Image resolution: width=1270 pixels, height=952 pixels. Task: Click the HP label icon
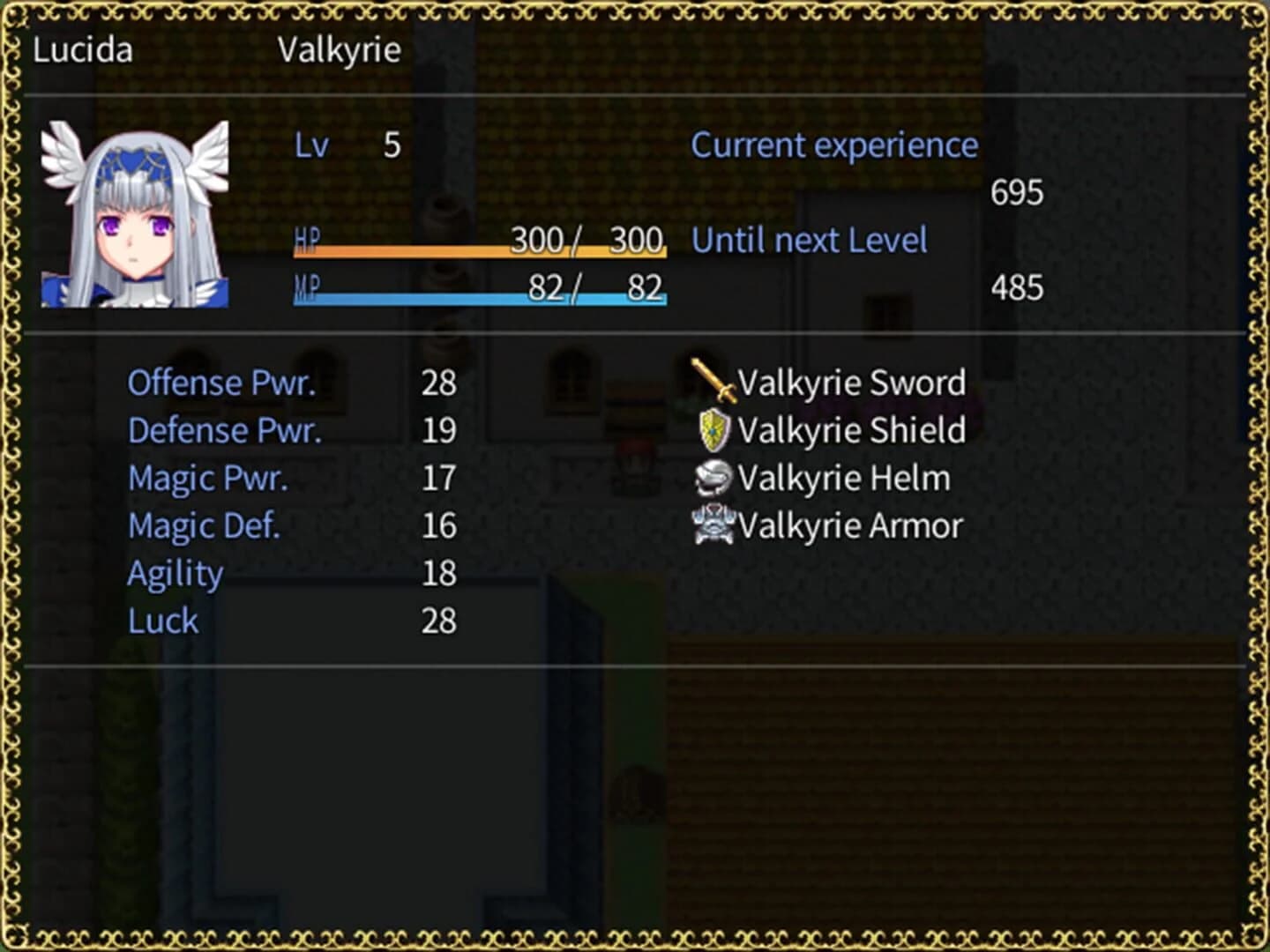(x=309, y=239)
